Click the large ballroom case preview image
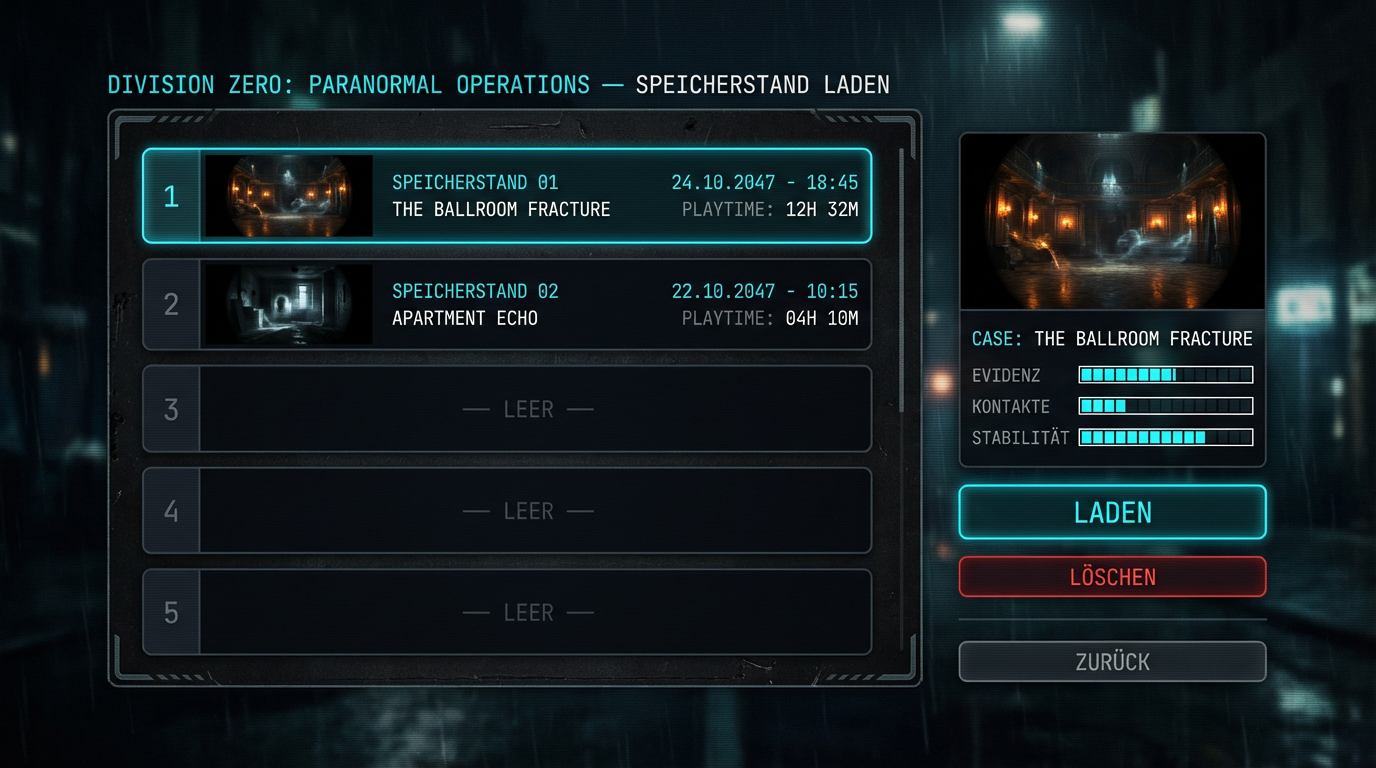1376x768 pixels. click(x=1112, y=222)
